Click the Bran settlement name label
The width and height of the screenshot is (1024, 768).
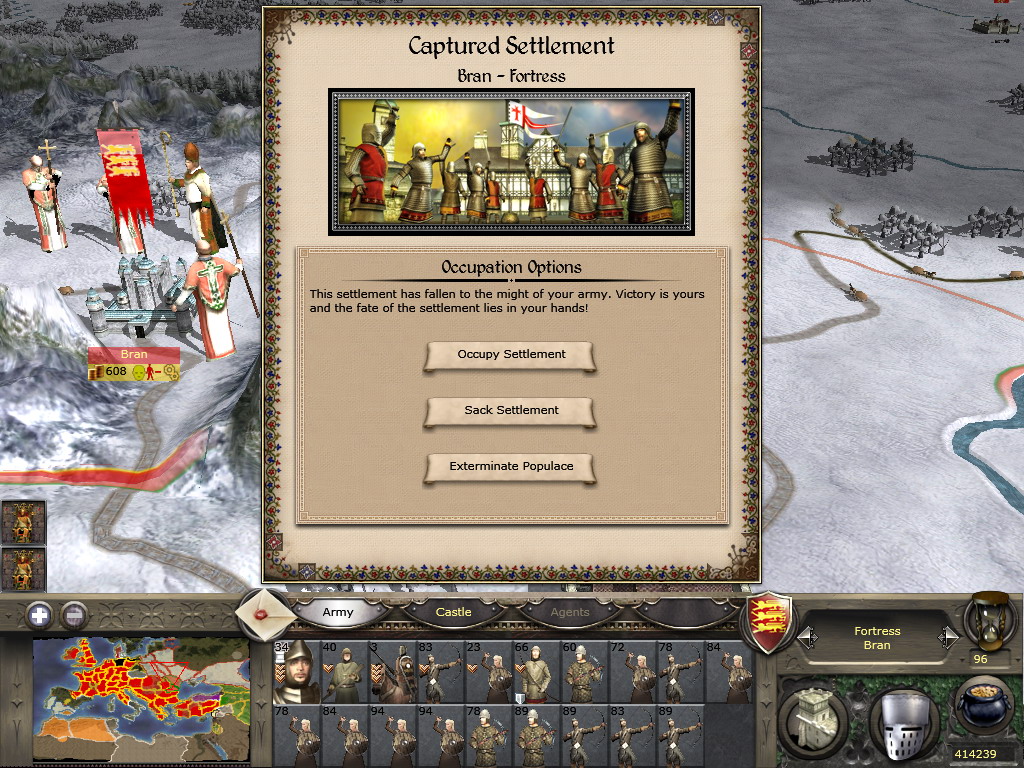click(133, 354)
